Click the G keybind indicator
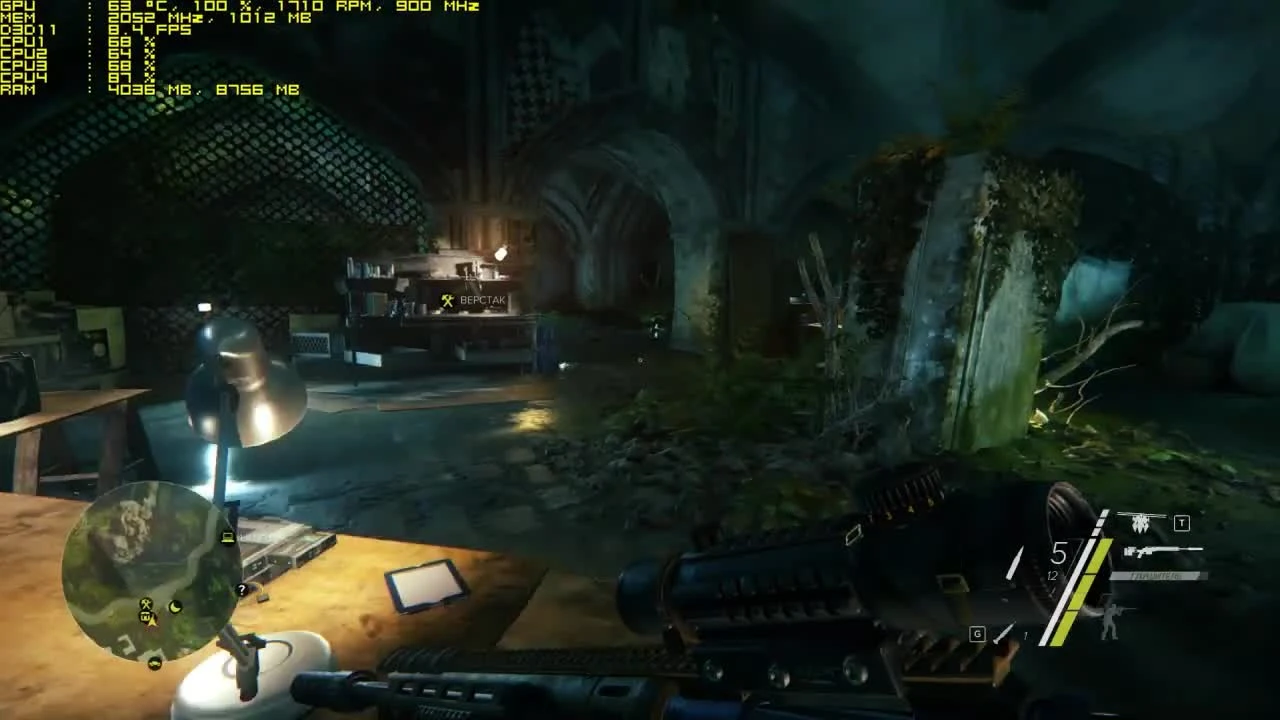 [x=977, y=632]
